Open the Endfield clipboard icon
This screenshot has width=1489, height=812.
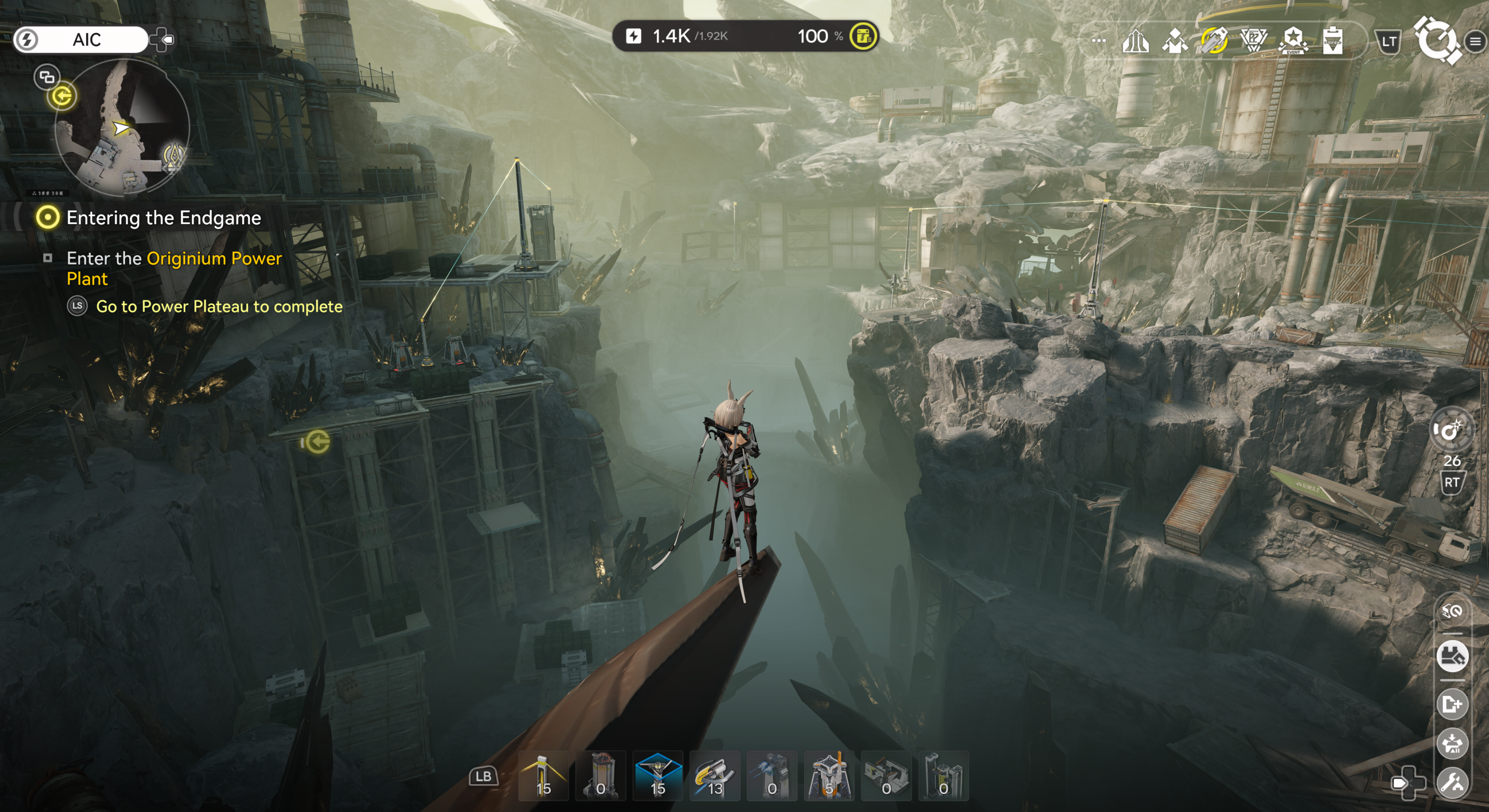click(x=1332, y=40)
